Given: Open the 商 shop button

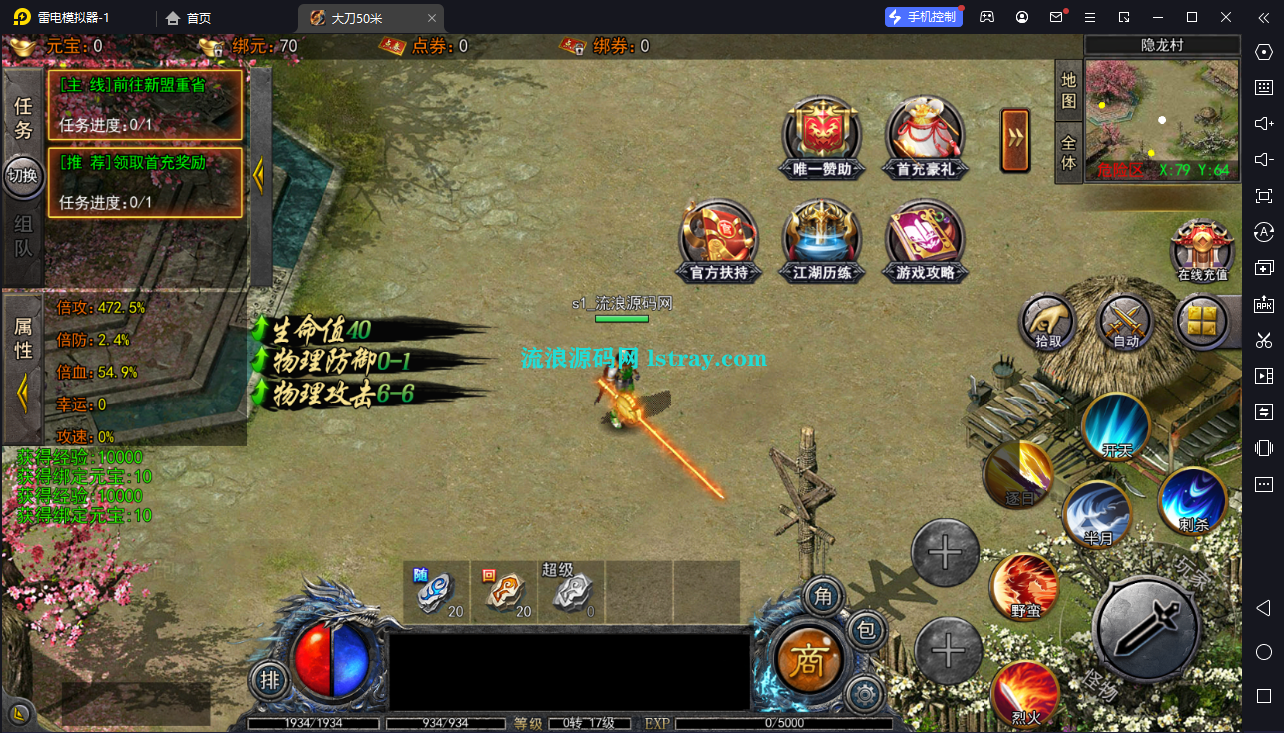Looking at the screenshot, I should click(x=808, y=660).
